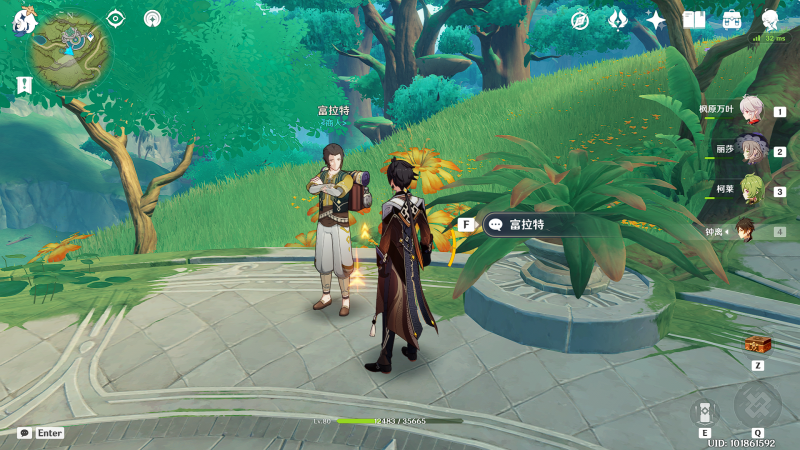Use the treasure chest gadget
This screenshot has width=800, height=450.
758,345
